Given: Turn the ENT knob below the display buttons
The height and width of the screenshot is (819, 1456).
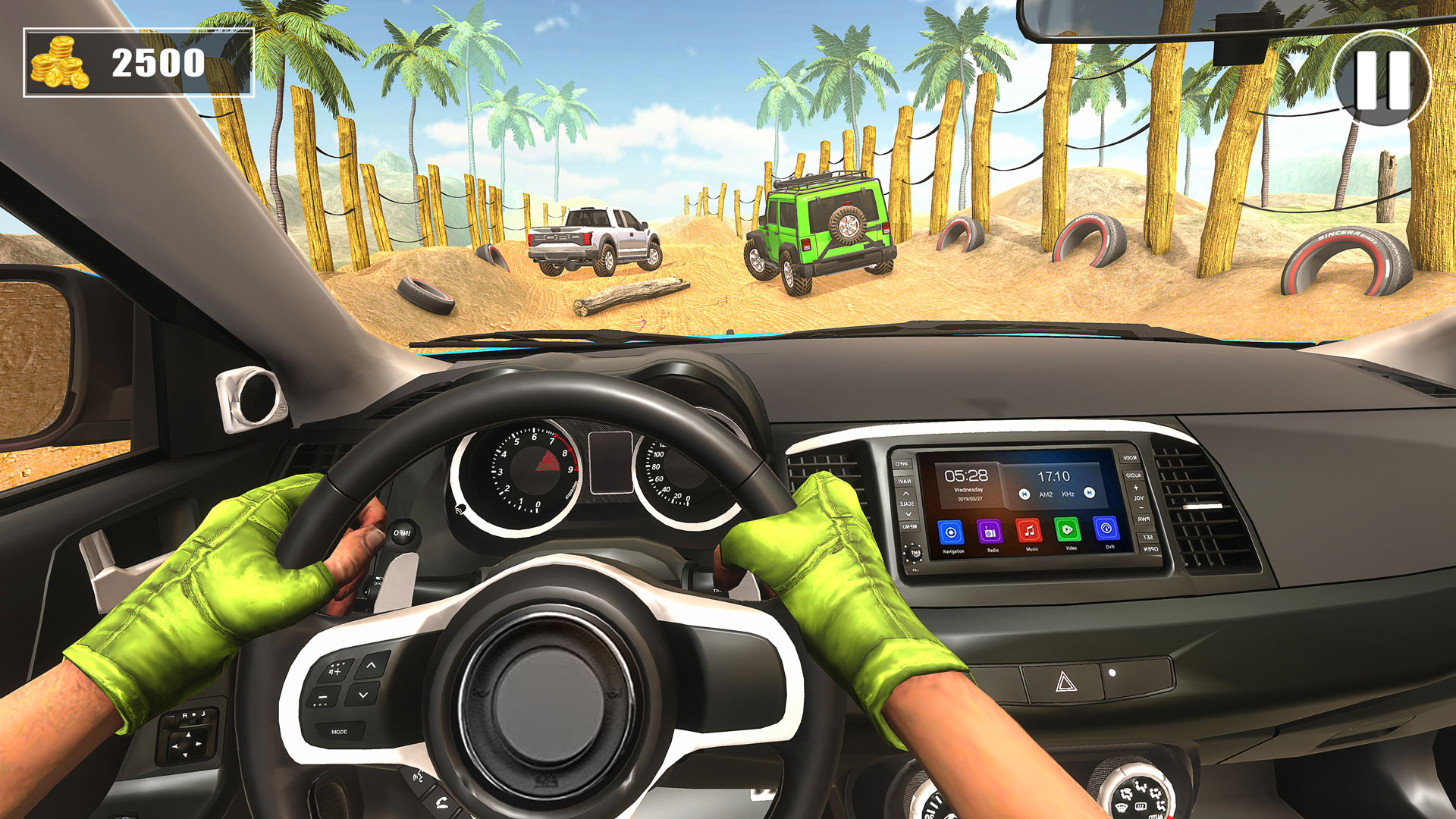Looking at the screenshot, I should point(914,553).
